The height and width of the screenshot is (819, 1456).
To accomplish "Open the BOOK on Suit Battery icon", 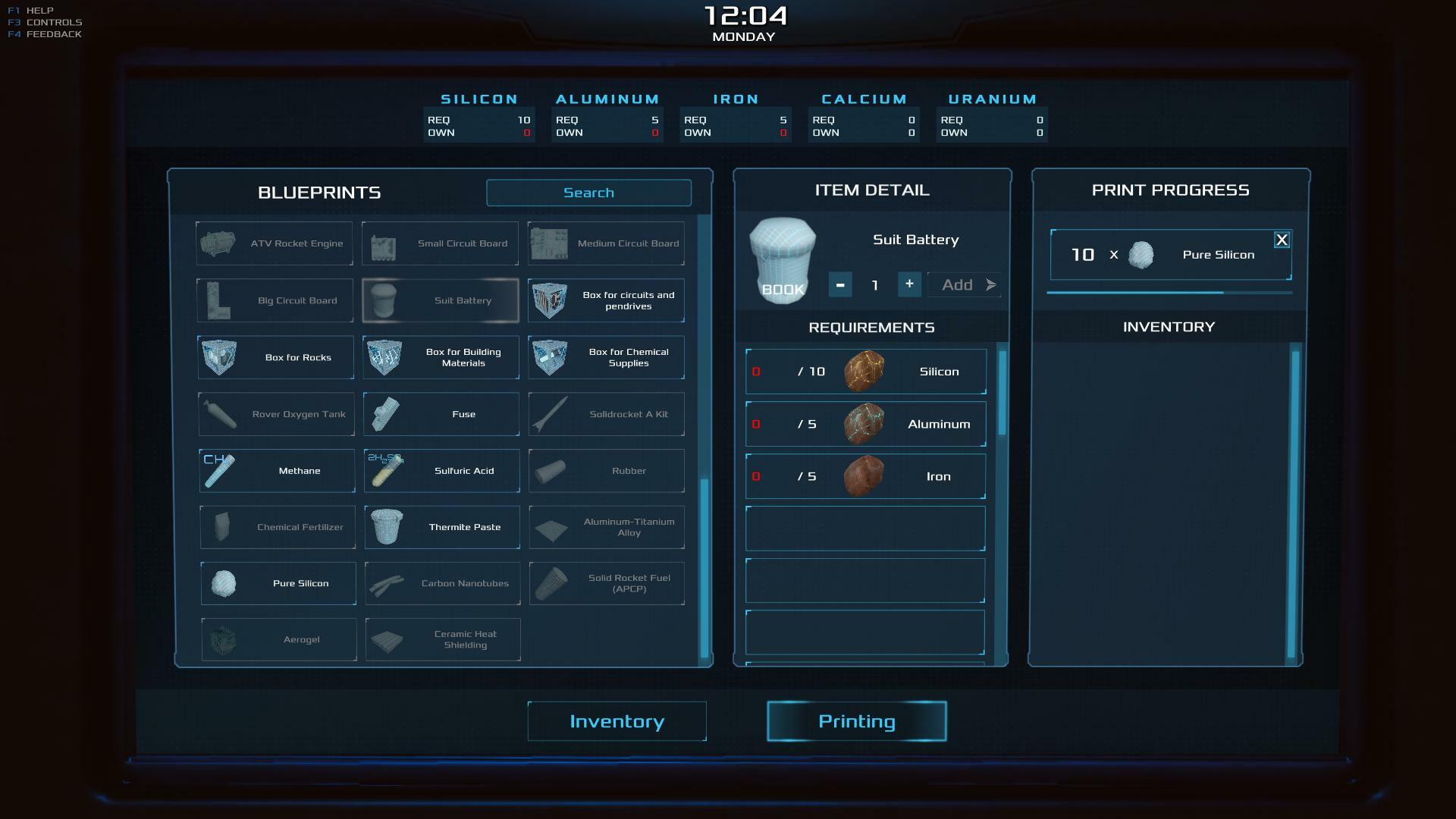I will pyautogui.click(x=783, y=290).
